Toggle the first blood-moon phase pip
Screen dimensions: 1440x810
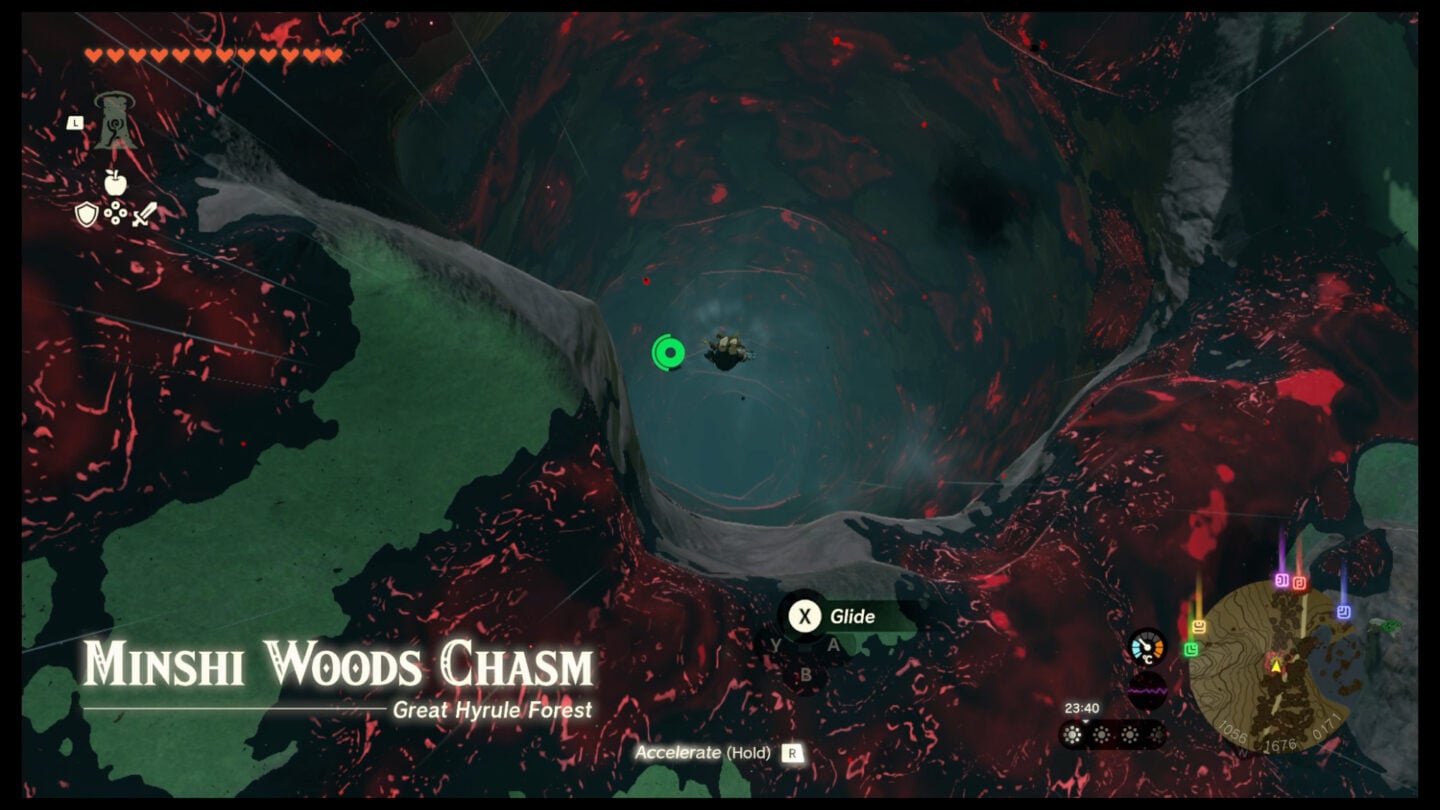pos(1071,735)
